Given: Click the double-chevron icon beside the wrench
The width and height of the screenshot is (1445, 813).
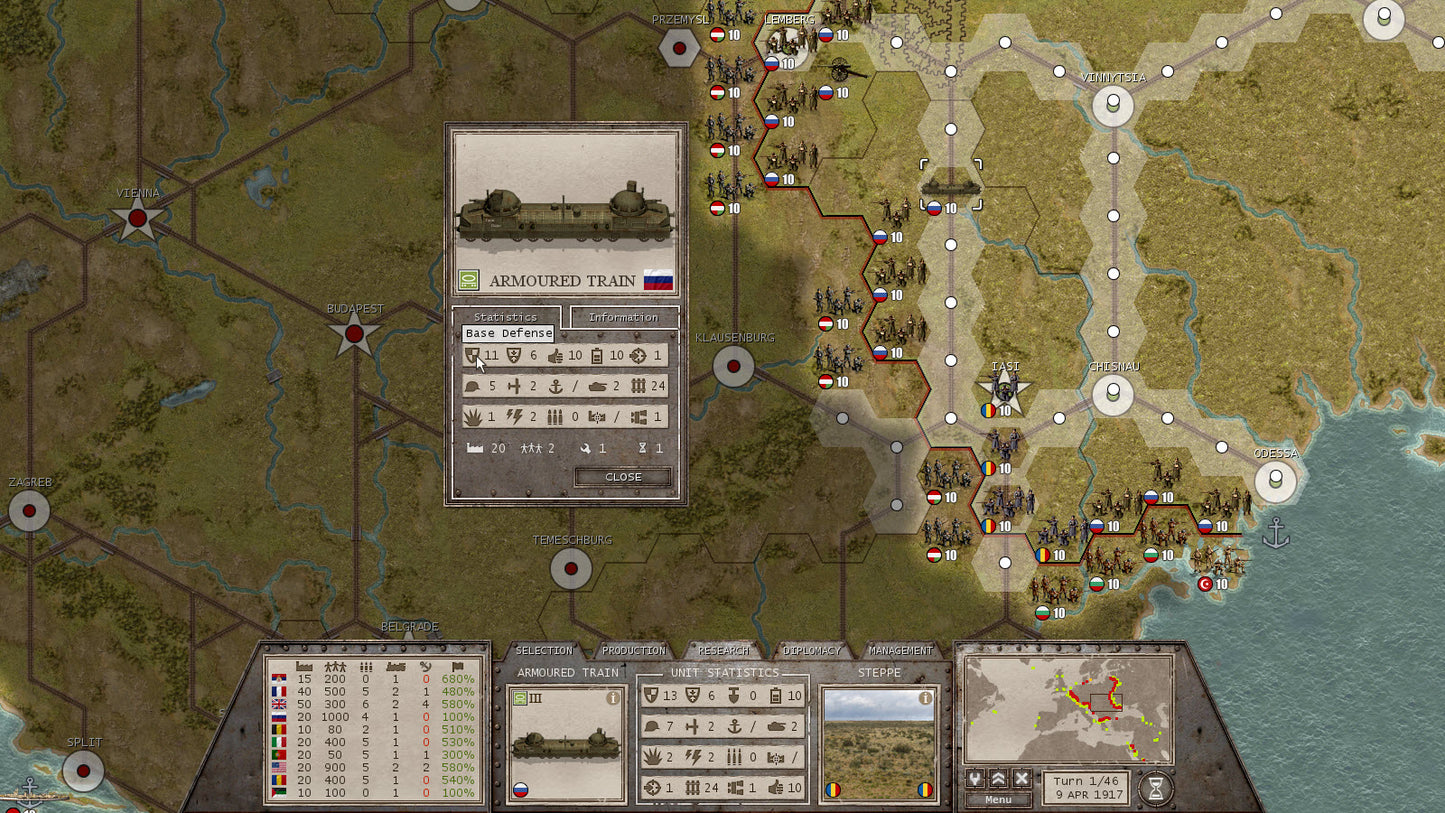Looking at the screenshot, I should (998, 779).
